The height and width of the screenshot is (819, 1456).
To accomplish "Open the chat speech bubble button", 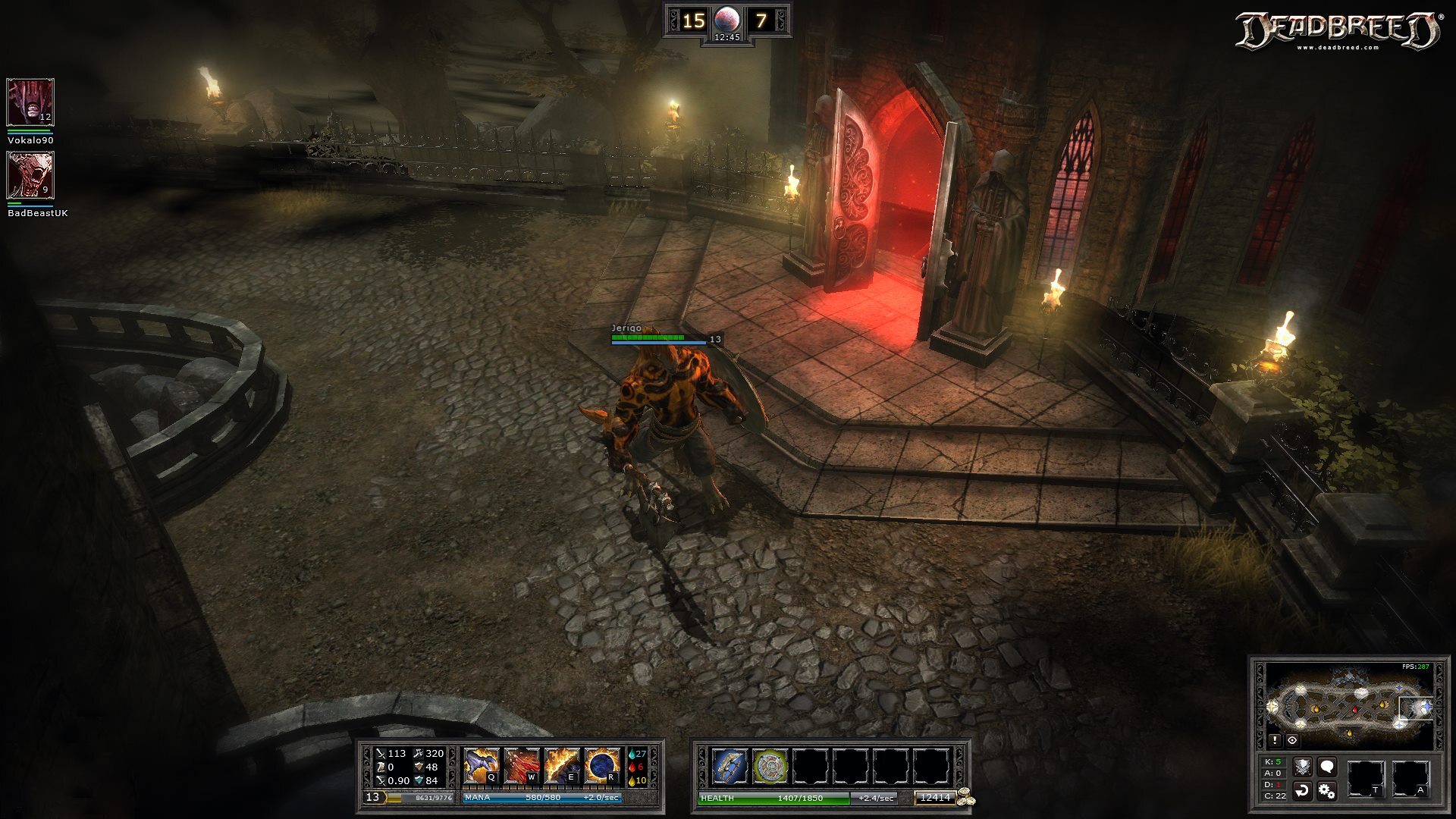I will tap(1326, 767).
